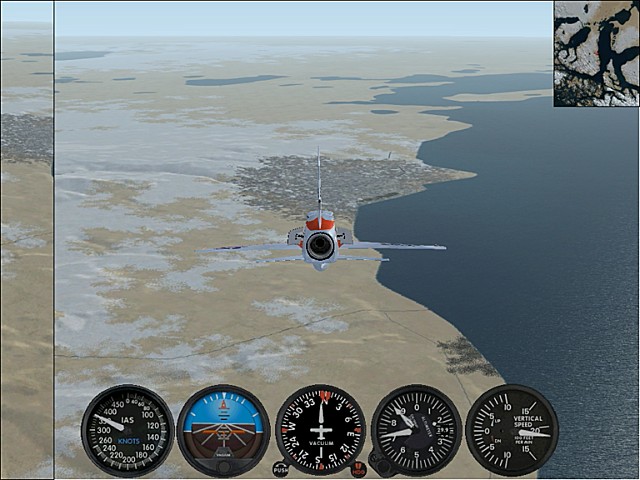
Task: Click the heading indicator compass gauge
Action: (x=320, y=429)
